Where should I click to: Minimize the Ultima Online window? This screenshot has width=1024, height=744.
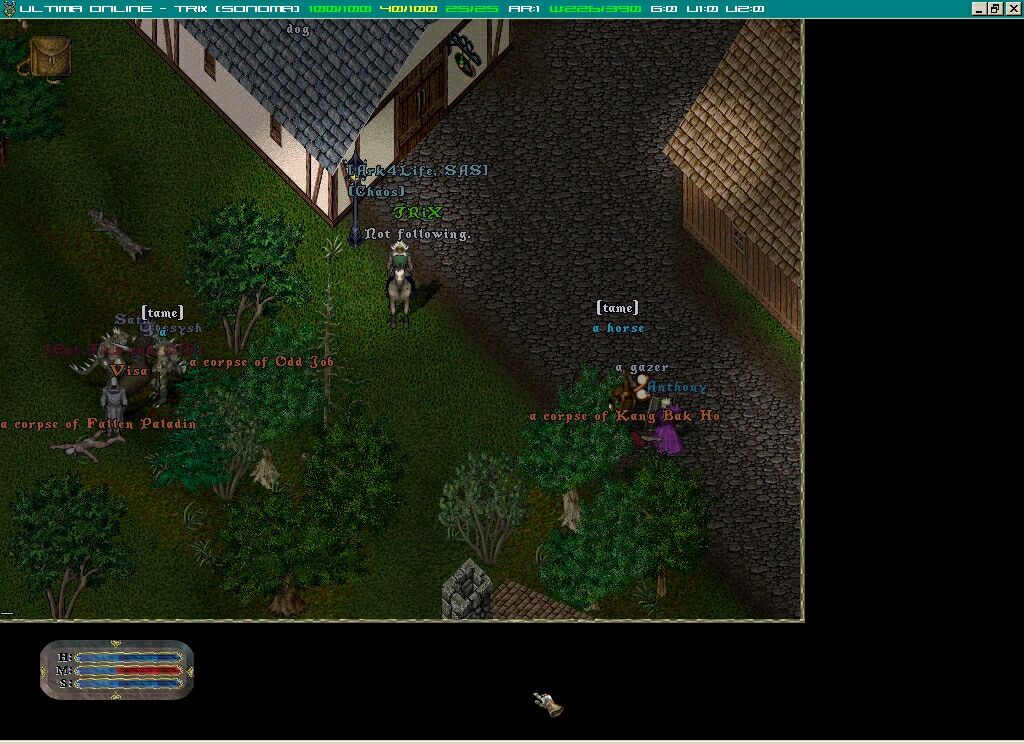point(979,8)
